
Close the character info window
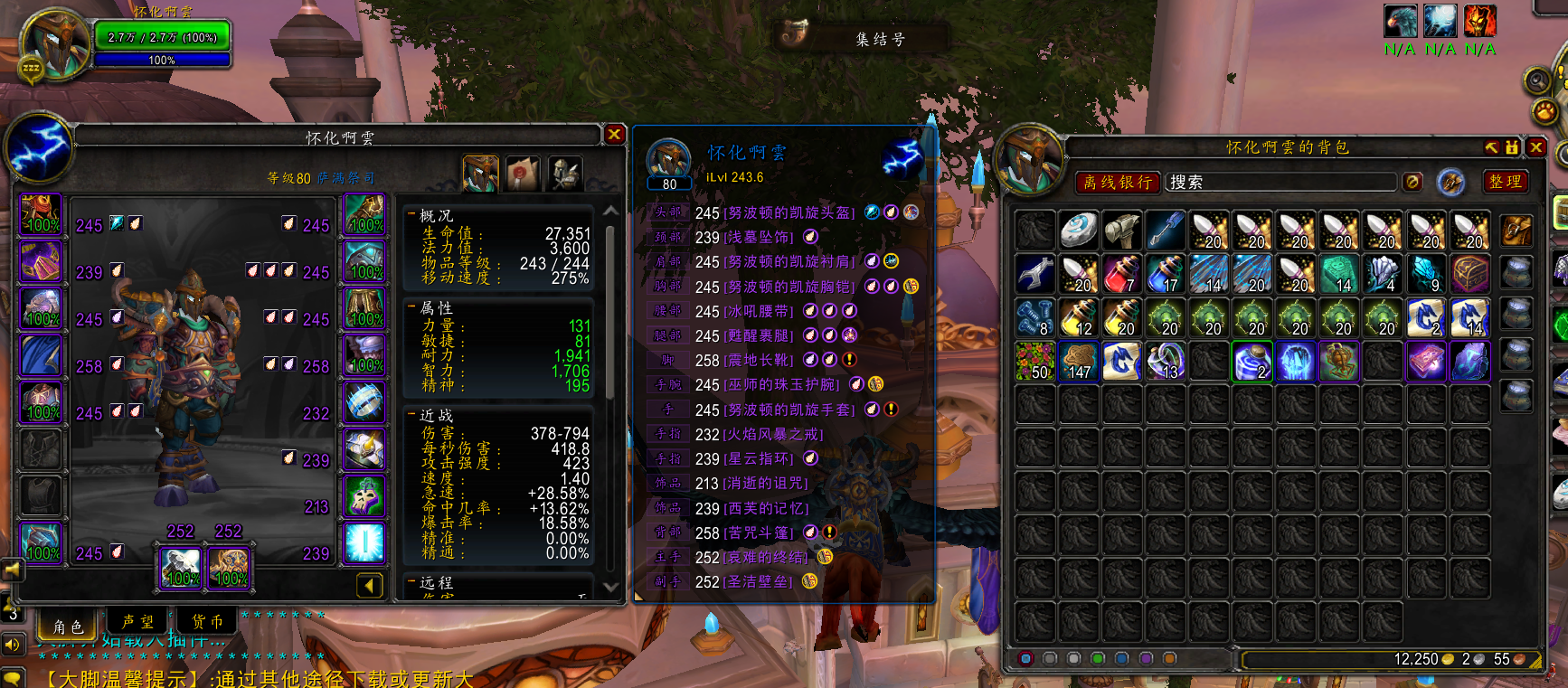point(615,135)
